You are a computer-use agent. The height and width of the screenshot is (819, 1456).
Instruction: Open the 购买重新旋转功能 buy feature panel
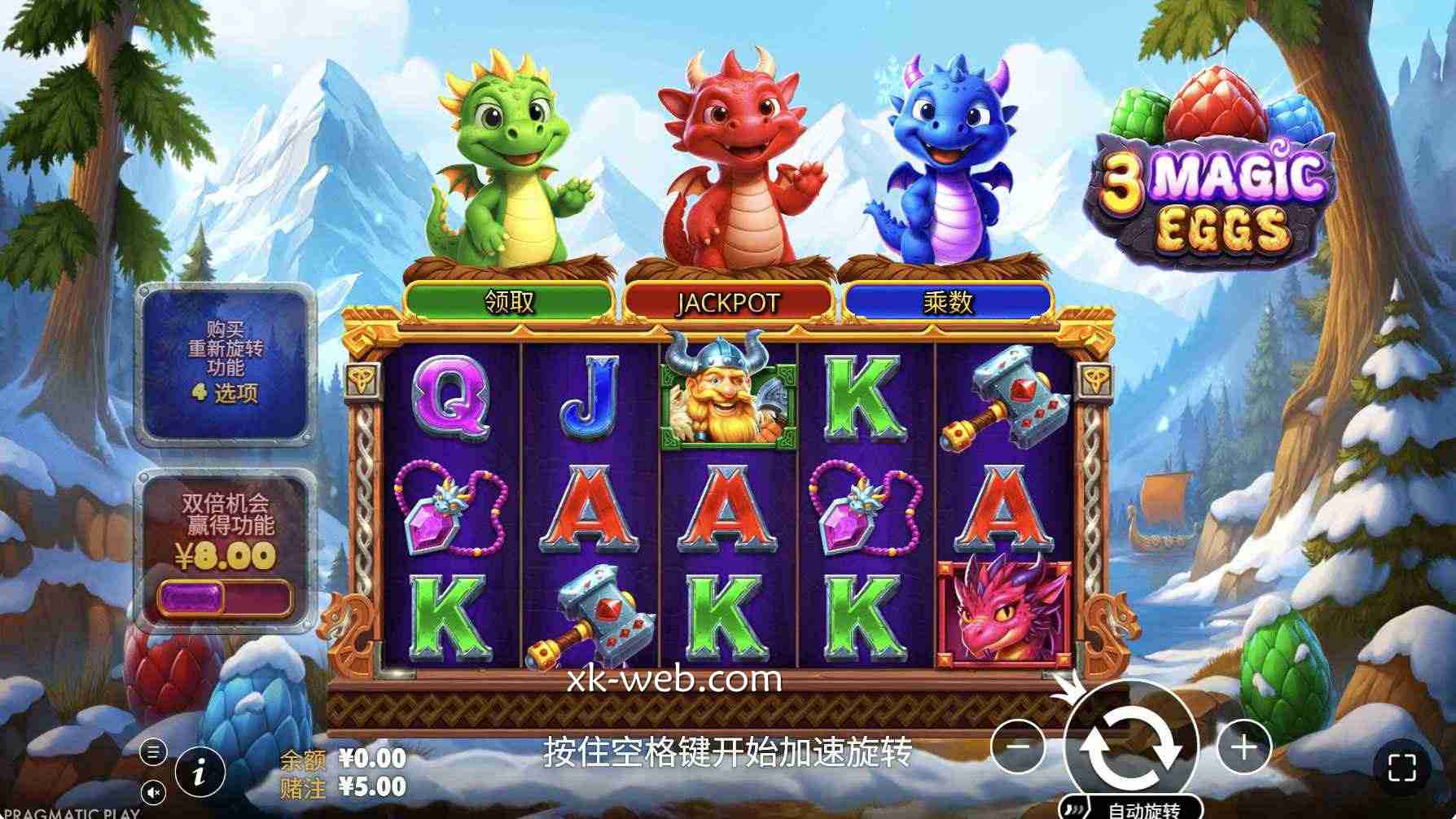(226, 365)
